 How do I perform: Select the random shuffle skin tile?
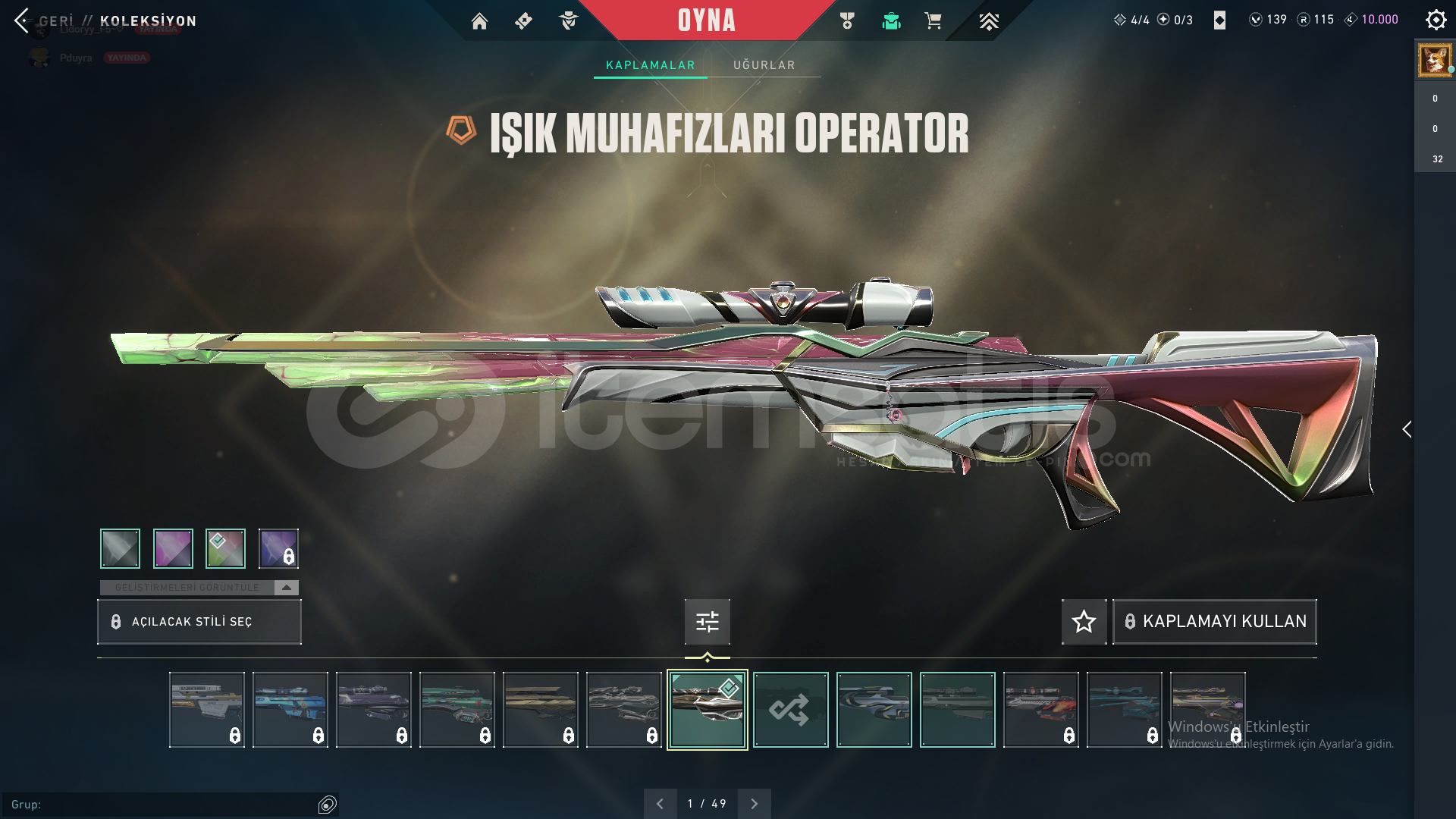click(x=790, y=710)
